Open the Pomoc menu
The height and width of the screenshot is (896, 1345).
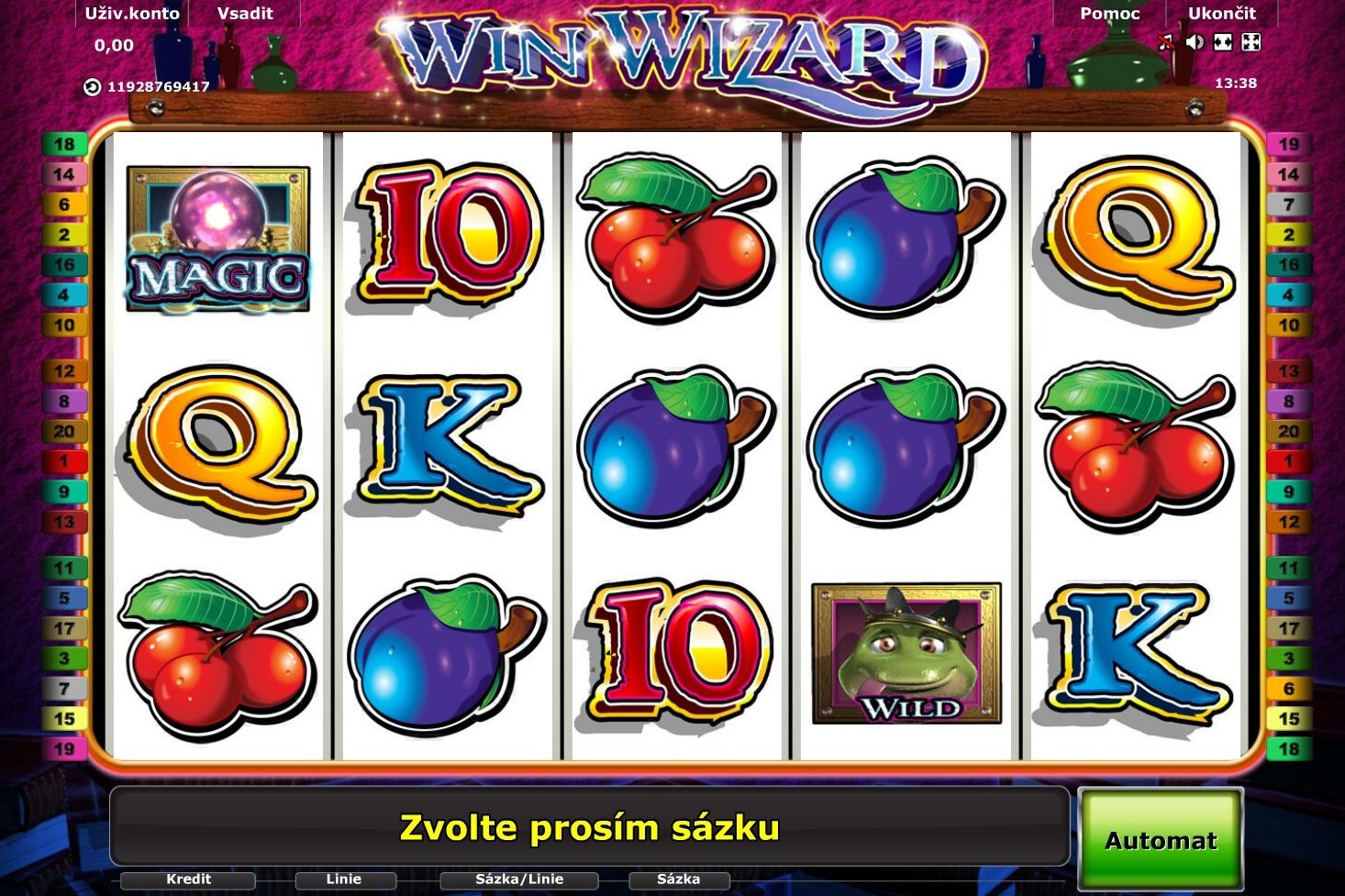pos(1110,13)
